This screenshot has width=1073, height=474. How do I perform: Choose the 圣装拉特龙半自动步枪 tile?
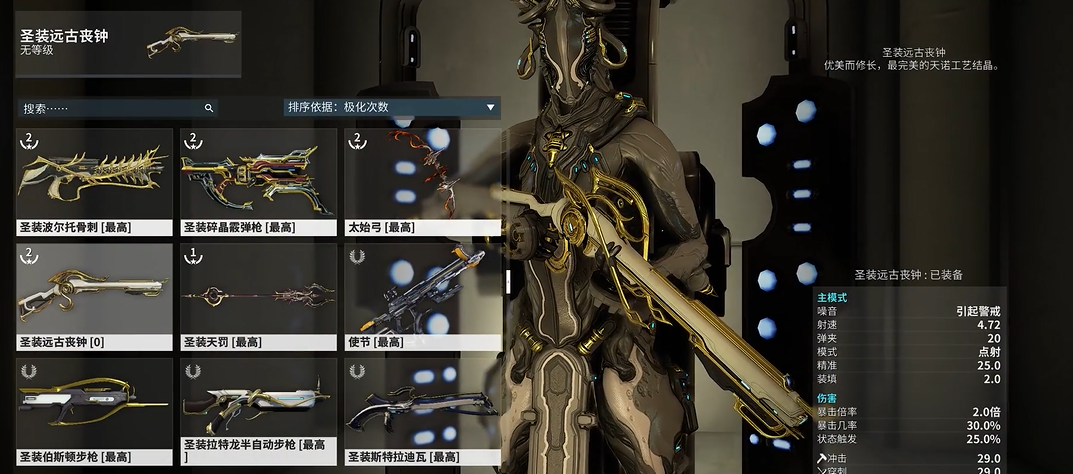pos(258,411)
